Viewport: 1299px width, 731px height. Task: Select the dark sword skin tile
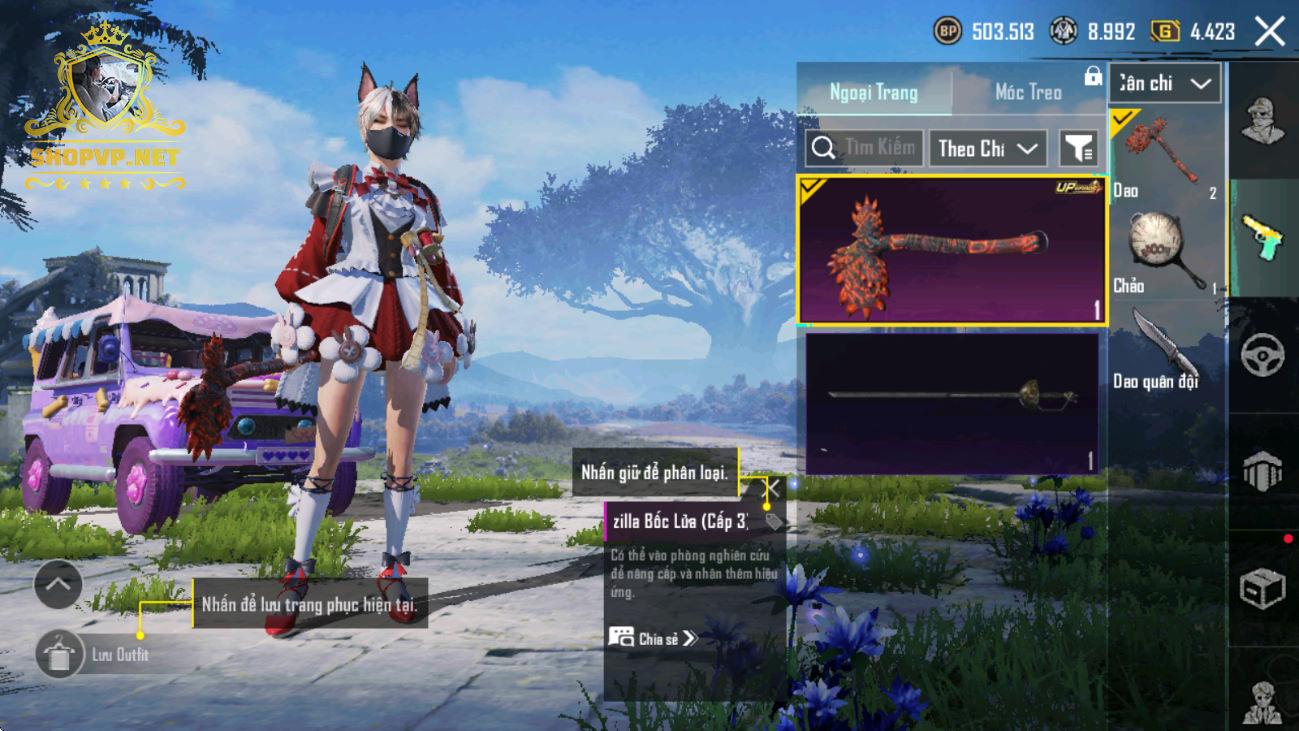(951, 402)
